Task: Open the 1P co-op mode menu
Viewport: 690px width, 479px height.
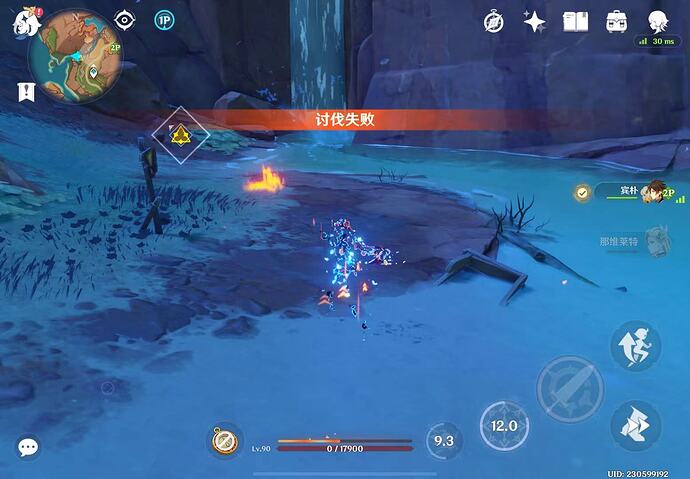Action: tap(164, 20)
